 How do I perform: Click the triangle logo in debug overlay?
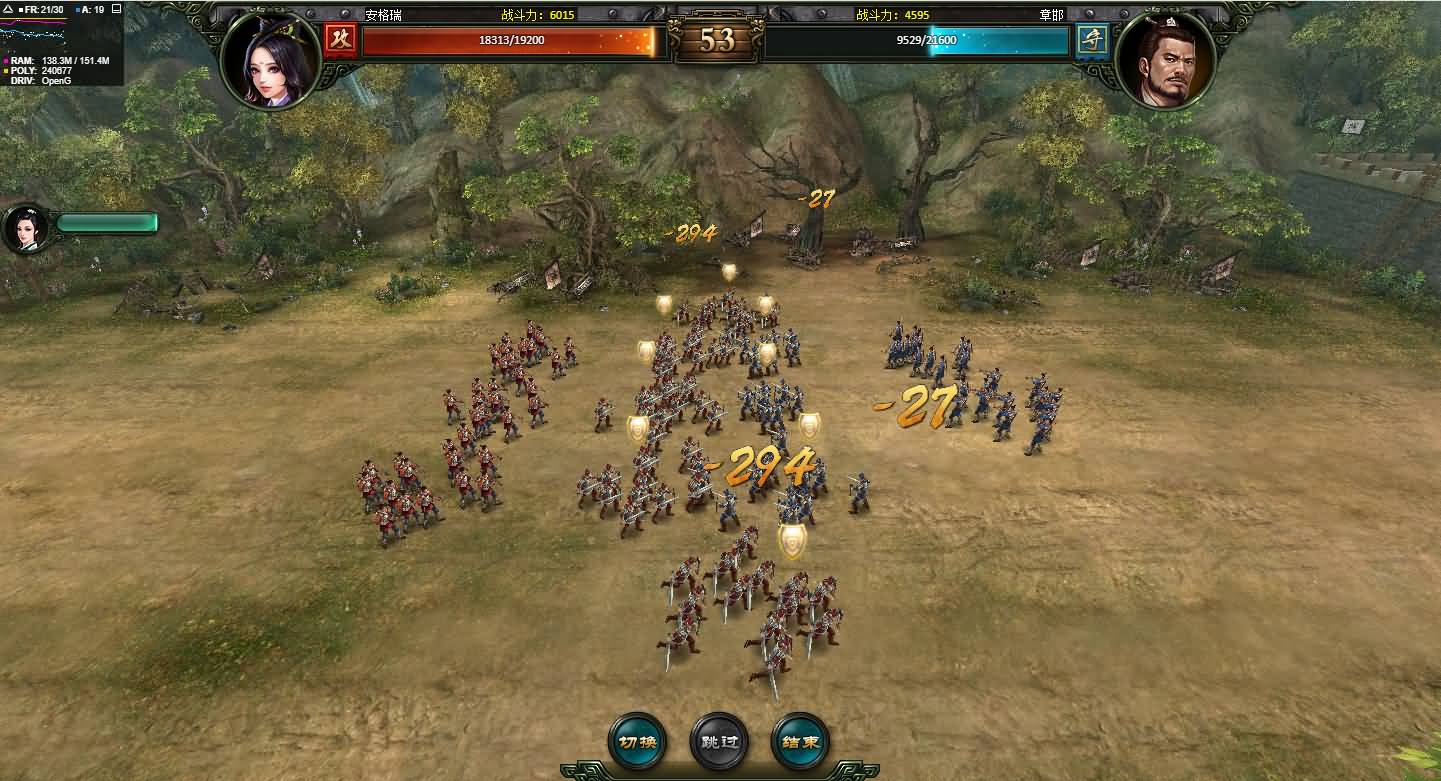(x=7, y=9)
